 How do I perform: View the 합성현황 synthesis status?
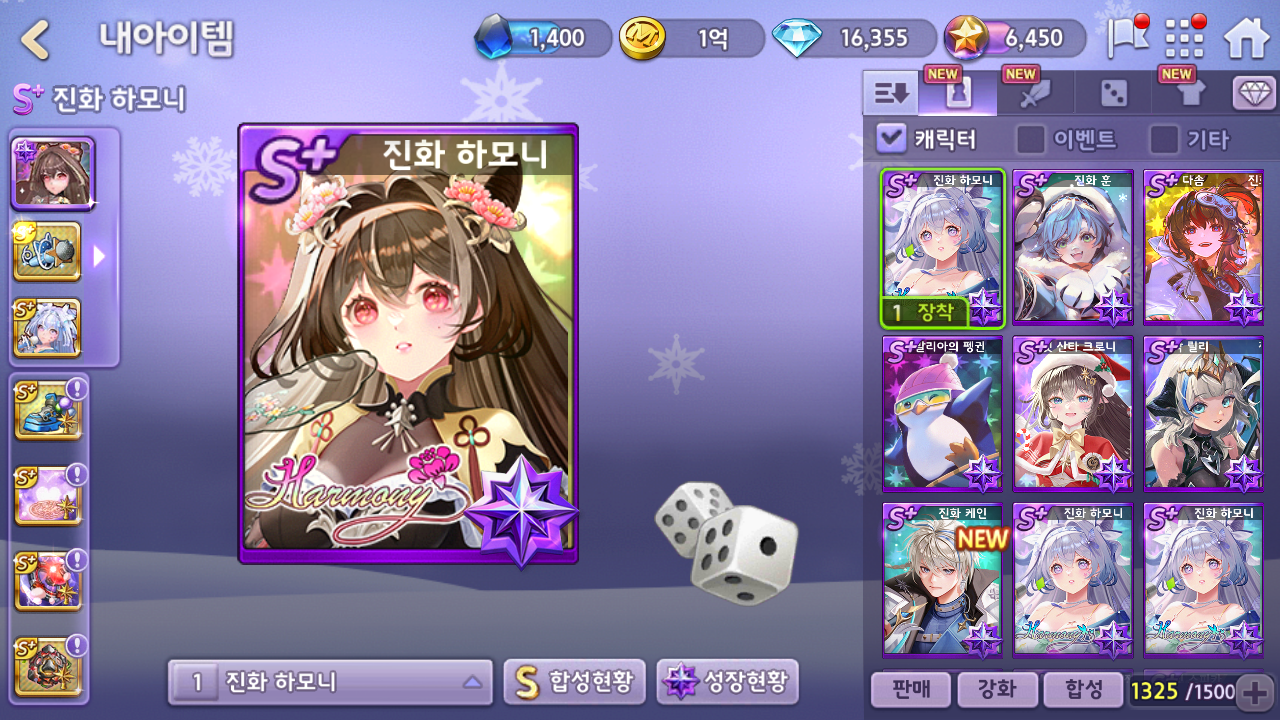(x=574, y=683)
